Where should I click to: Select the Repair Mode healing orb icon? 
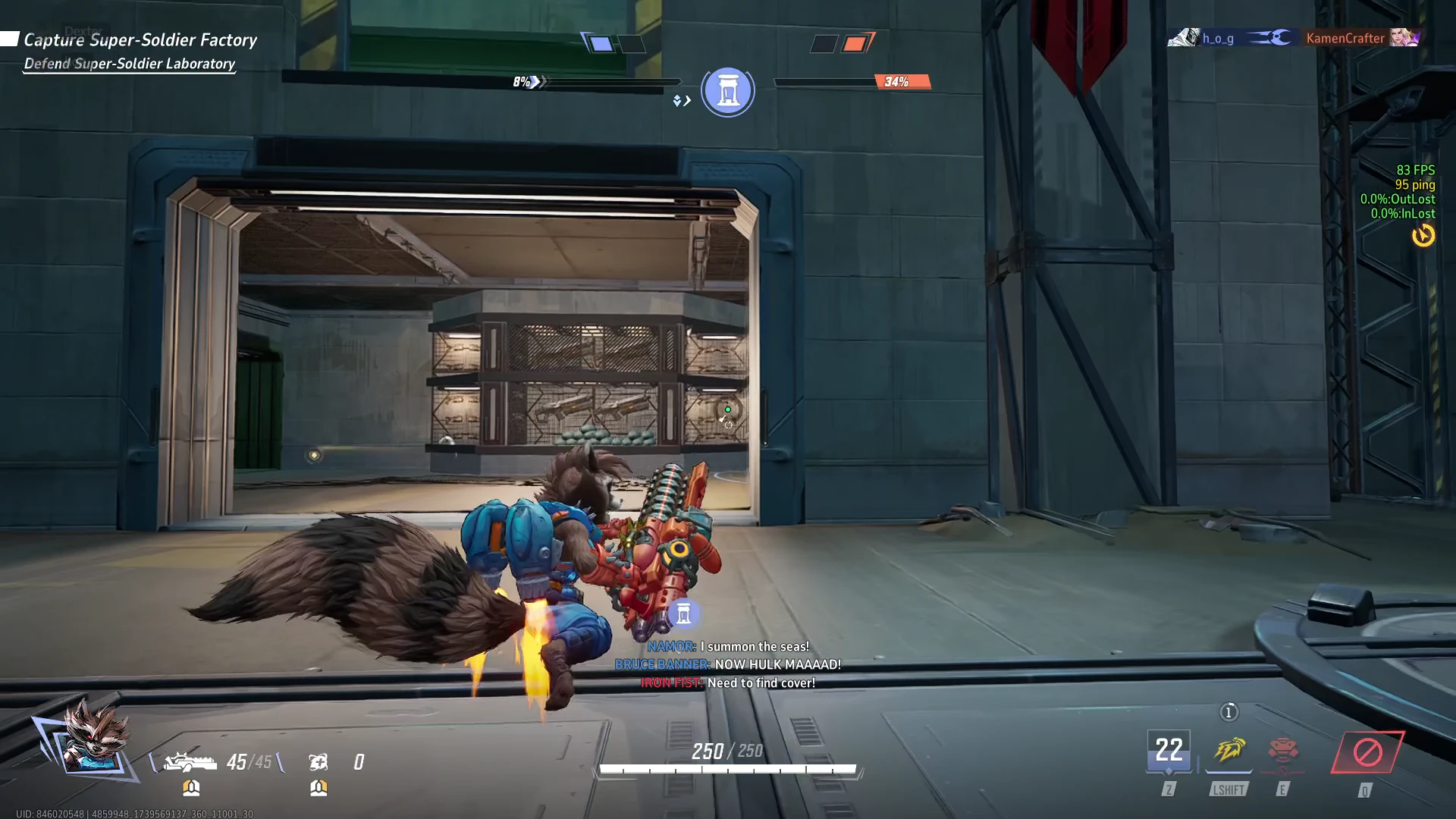click(318, 761)
